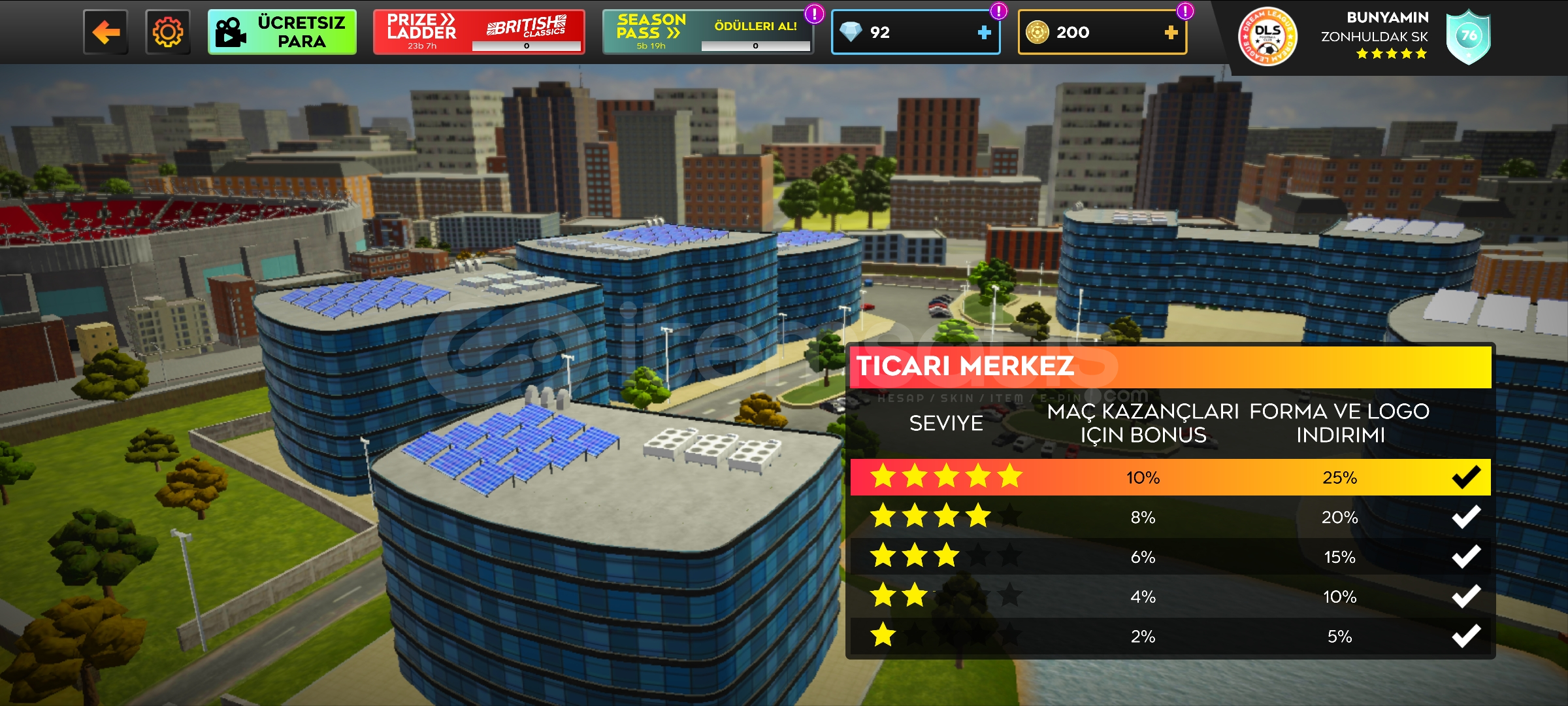Tap the team rating 76 shield
Screen dimensions: 1568x706
1468,37
